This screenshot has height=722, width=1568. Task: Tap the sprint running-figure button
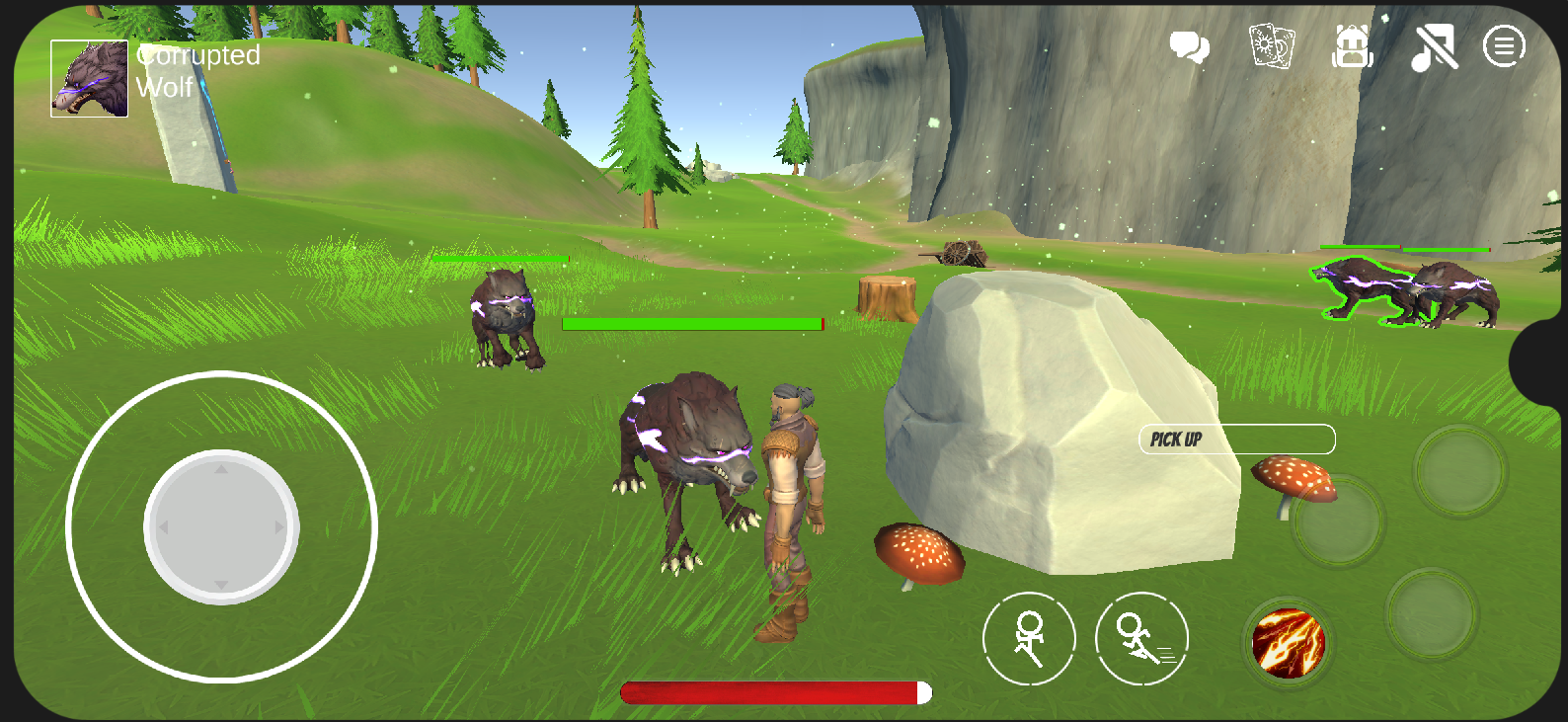[x=1141, y=639]
